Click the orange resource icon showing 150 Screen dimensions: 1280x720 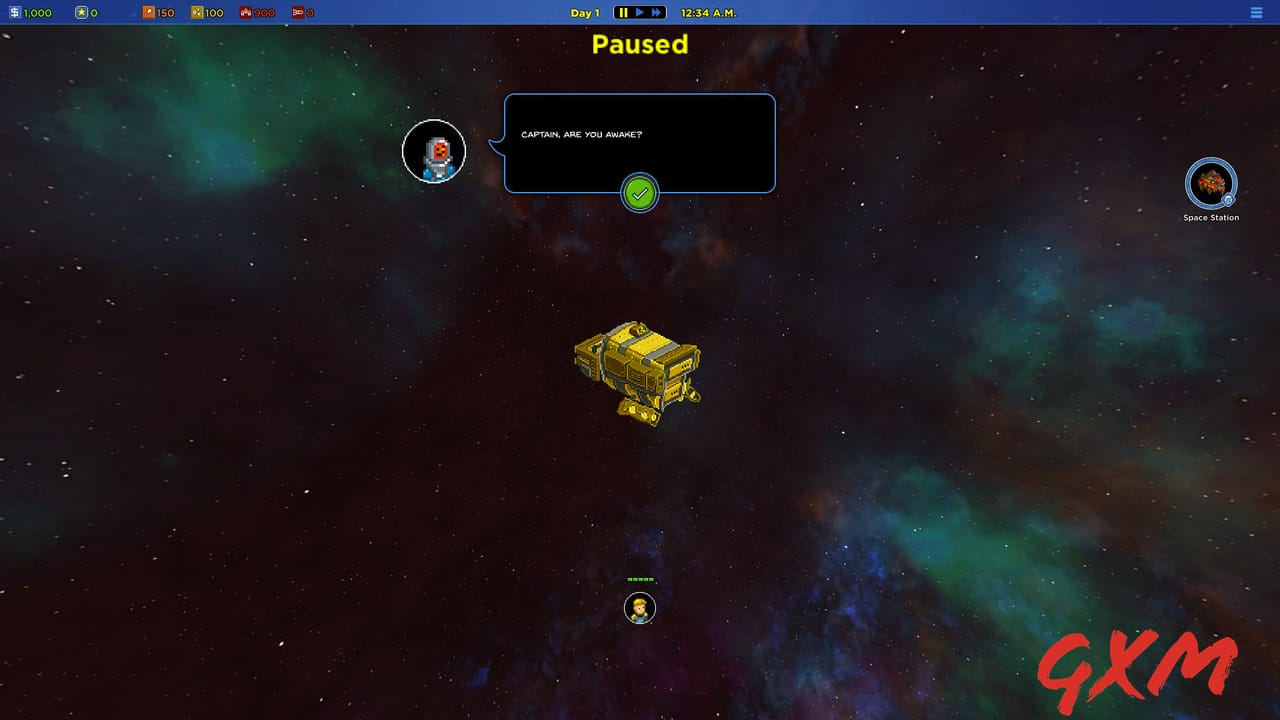coord(148,12)
